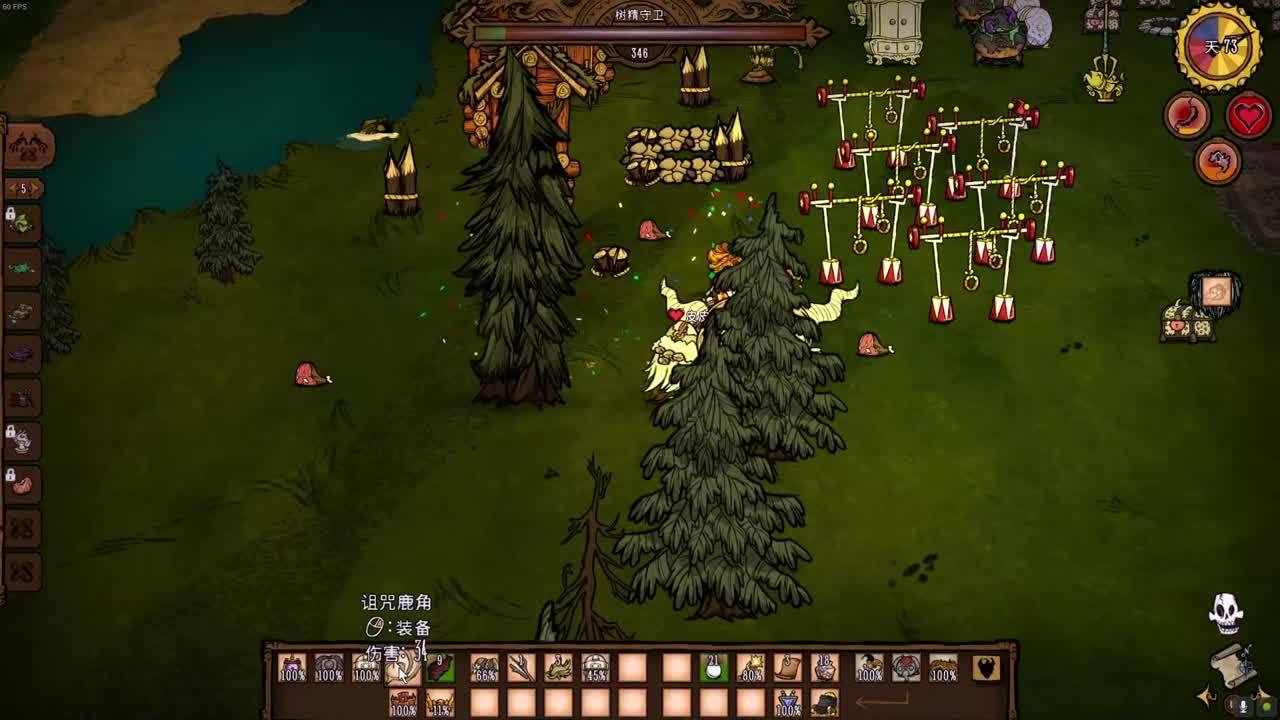Select the white ball stack of 21
The image size is (1280, 720).
pyautogui.click(x=712, y=668)
